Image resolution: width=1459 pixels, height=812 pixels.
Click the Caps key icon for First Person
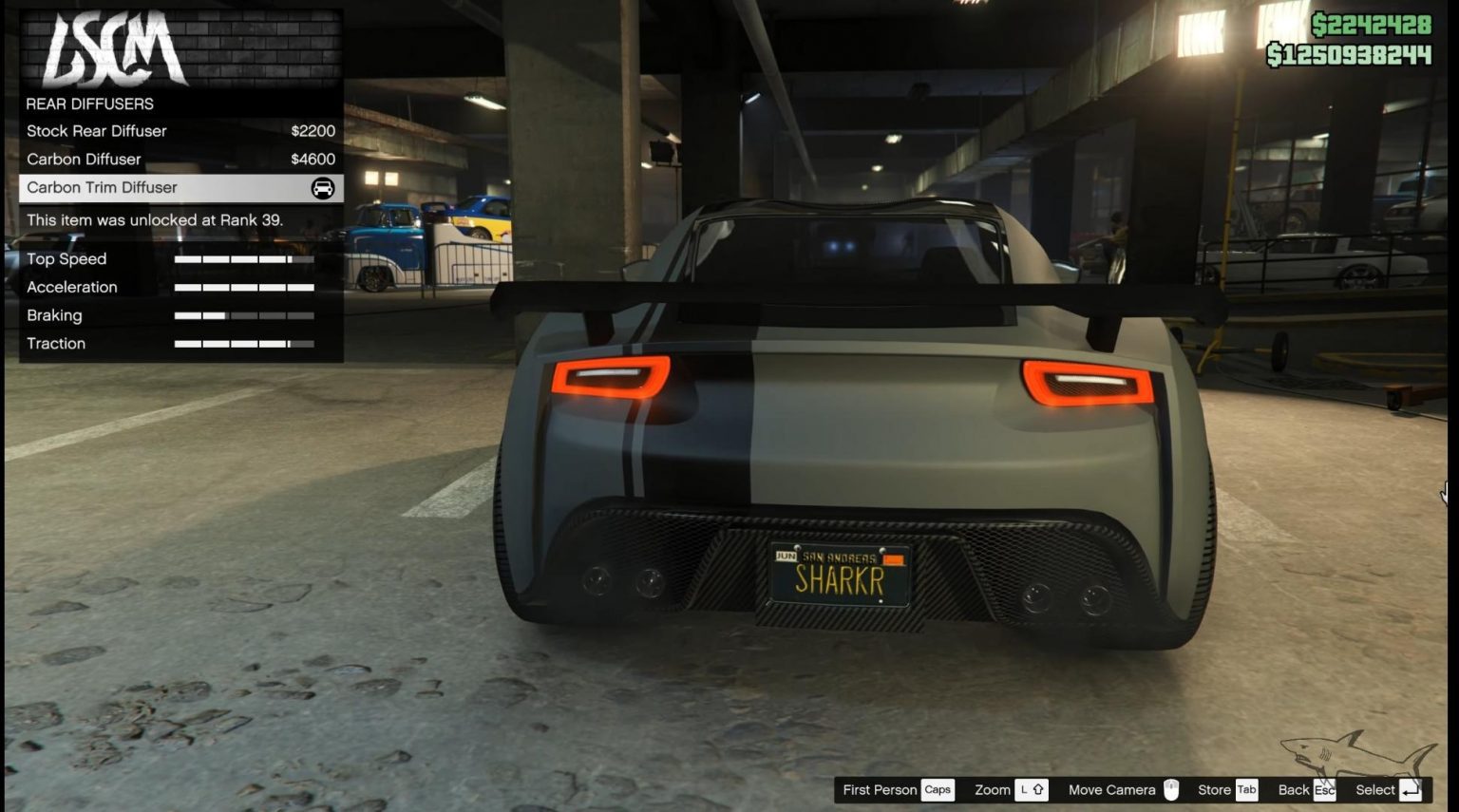click(x=938, y=789)
